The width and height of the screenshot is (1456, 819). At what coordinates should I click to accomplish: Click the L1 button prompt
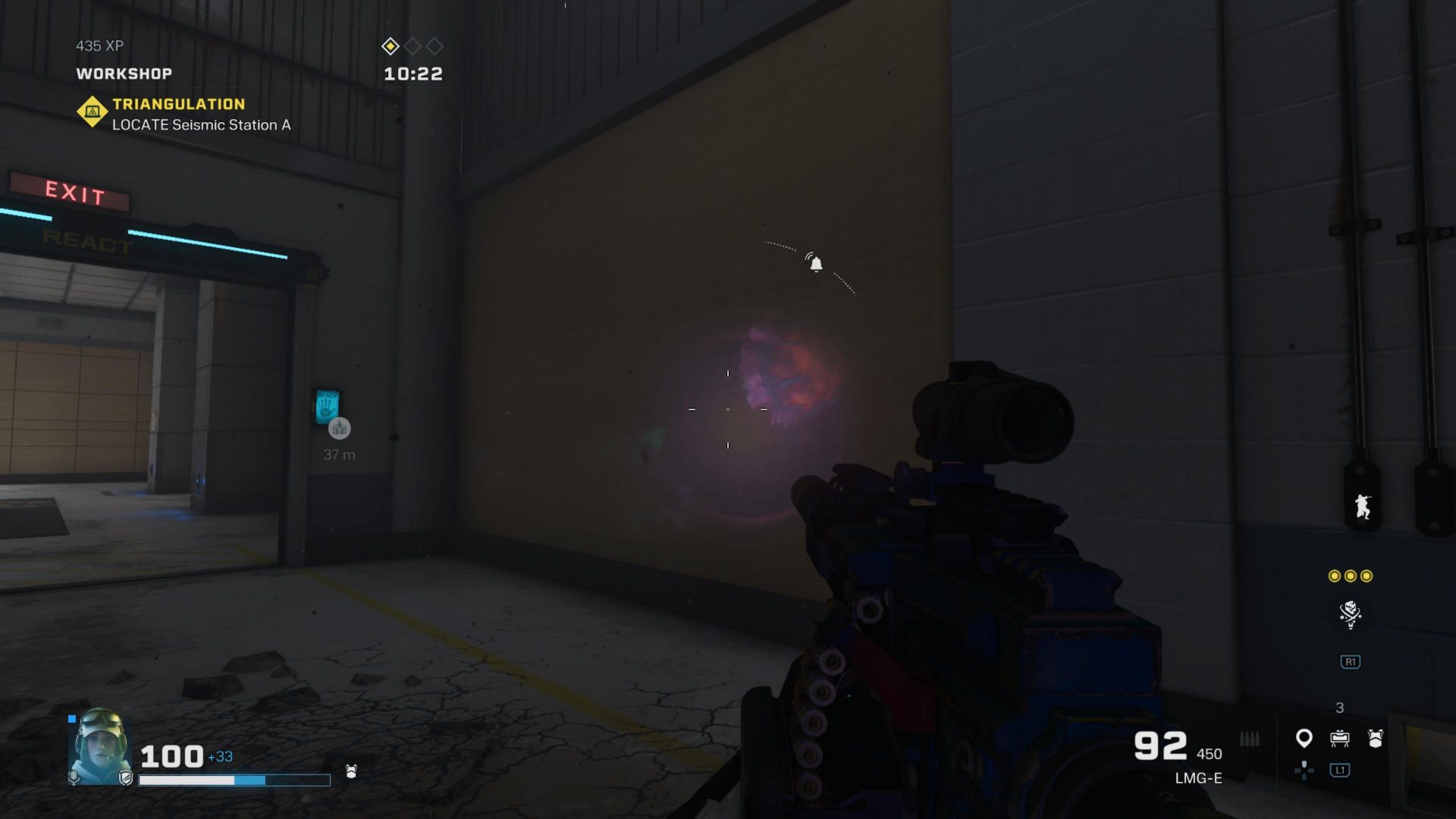click(1339, 771)
